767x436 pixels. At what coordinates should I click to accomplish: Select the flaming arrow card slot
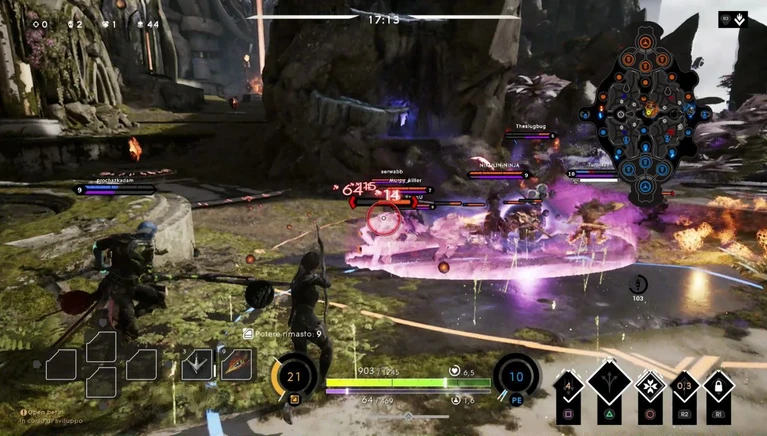point(238,364)
